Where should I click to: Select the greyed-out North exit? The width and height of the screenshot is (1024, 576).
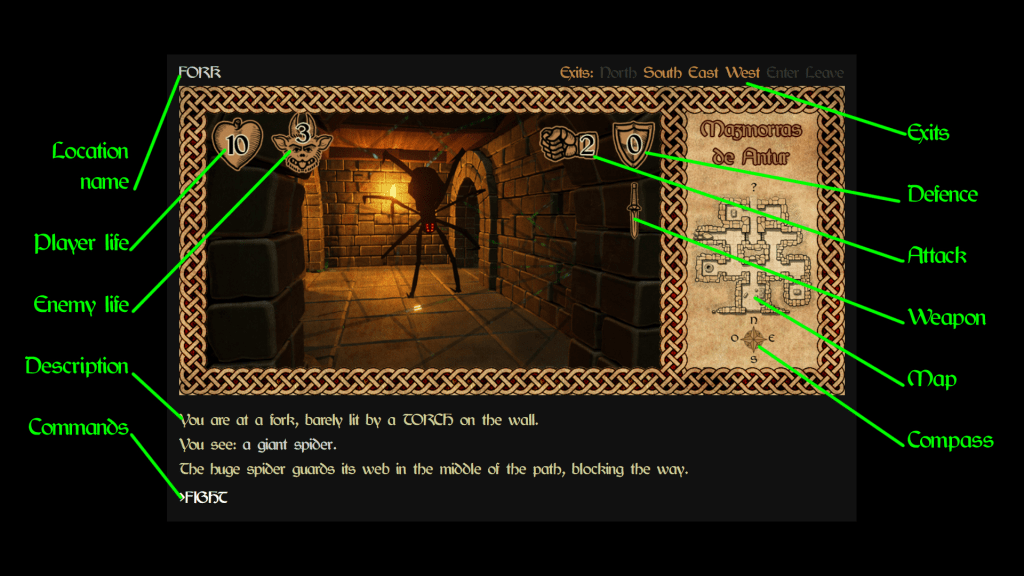coord(618,72)
